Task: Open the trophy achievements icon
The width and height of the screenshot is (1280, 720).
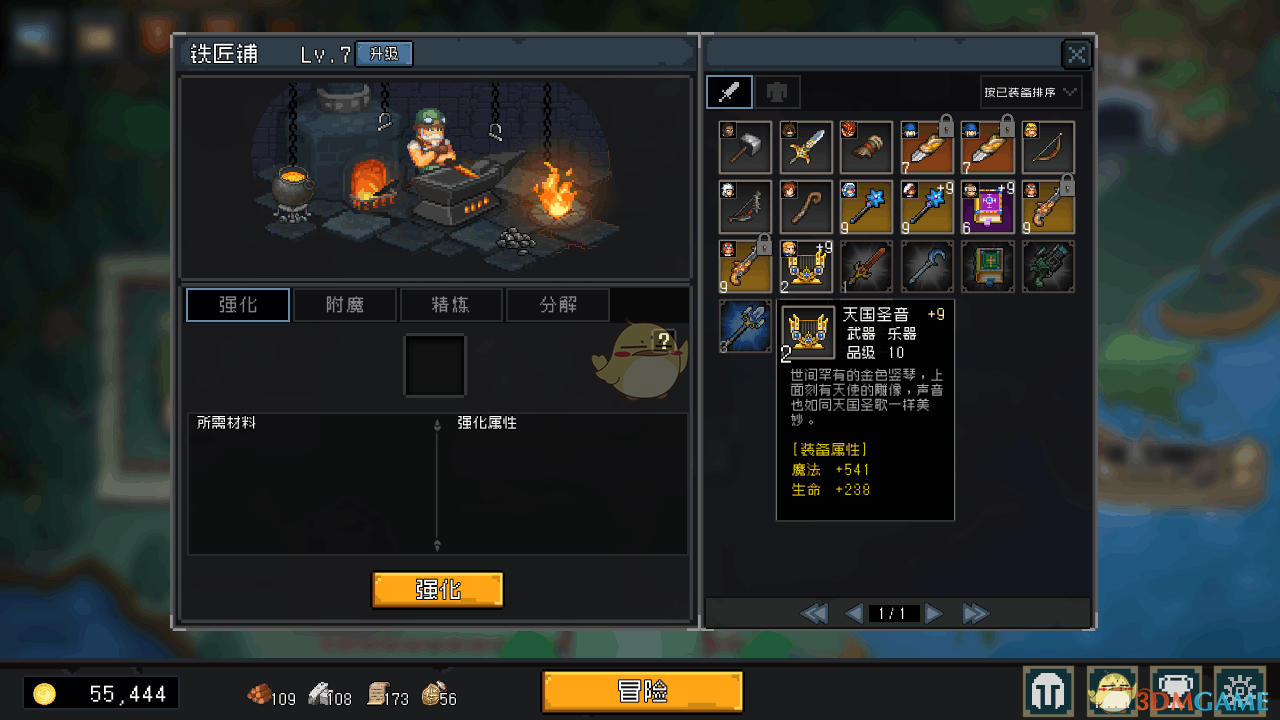Action: [1176, 690]
